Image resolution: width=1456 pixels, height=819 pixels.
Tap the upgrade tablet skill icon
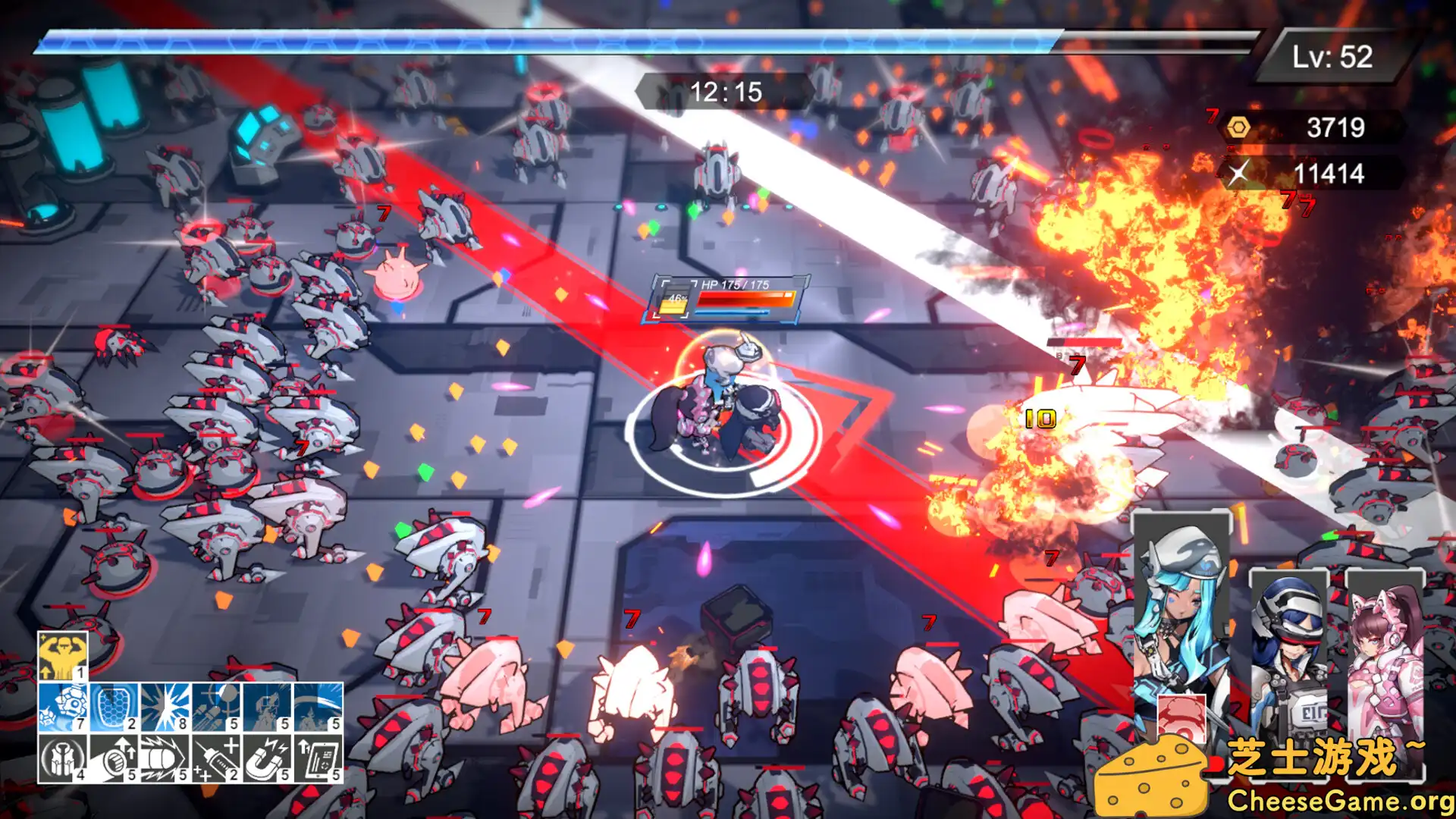pos(317,758)
